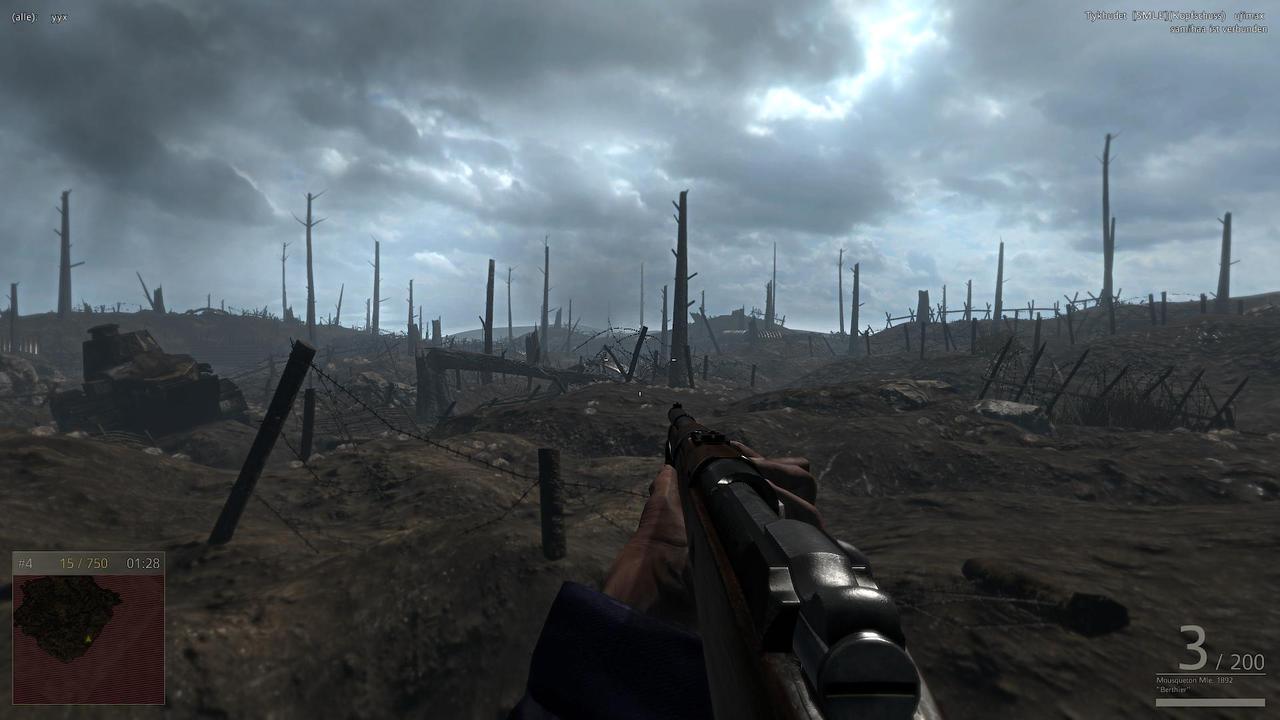Click the [SMLE] weapon tag in kill feed
The image size is (1280, 720).
[1151, 16]
